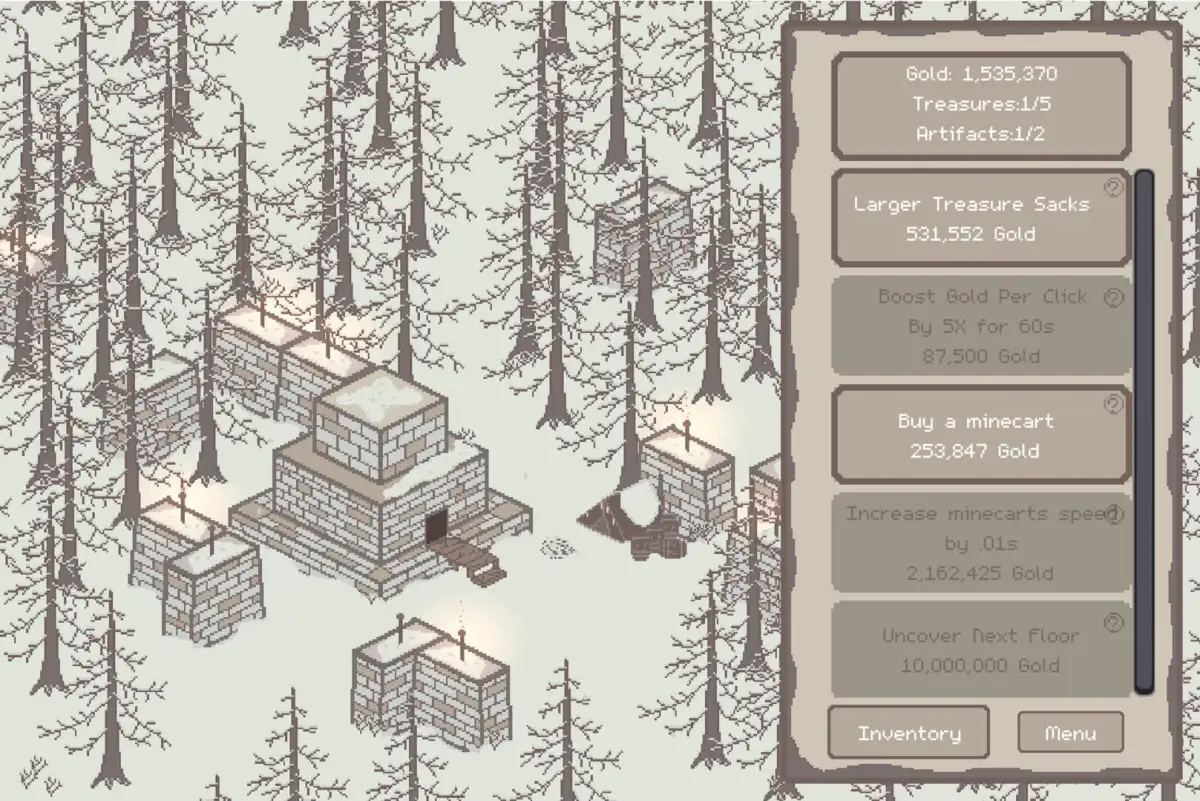Open the Menu
The image size is (1200, 801).
point(1070,733)
